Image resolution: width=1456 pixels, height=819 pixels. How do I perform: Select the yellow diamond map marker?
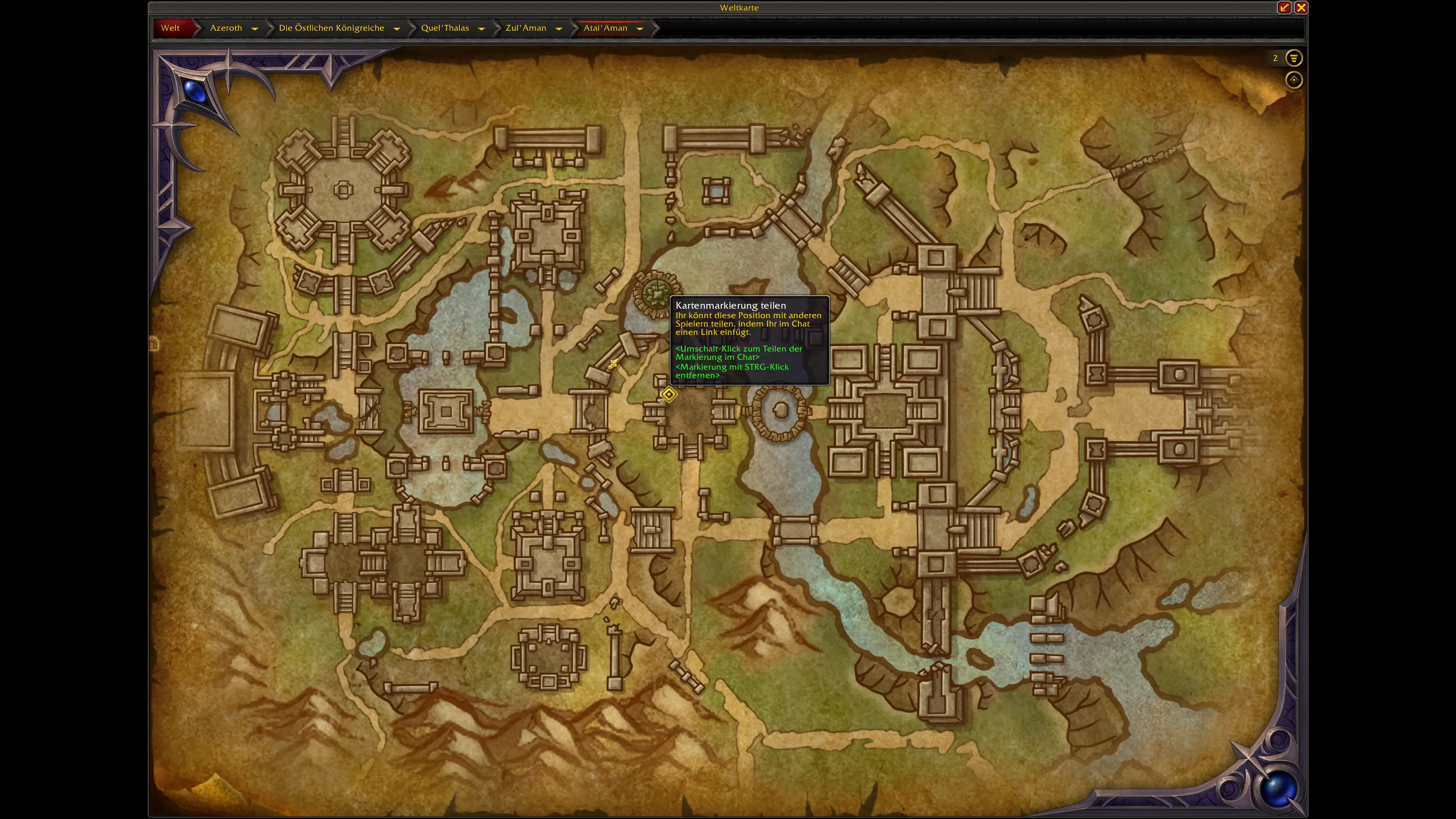(x=669, y=394)
